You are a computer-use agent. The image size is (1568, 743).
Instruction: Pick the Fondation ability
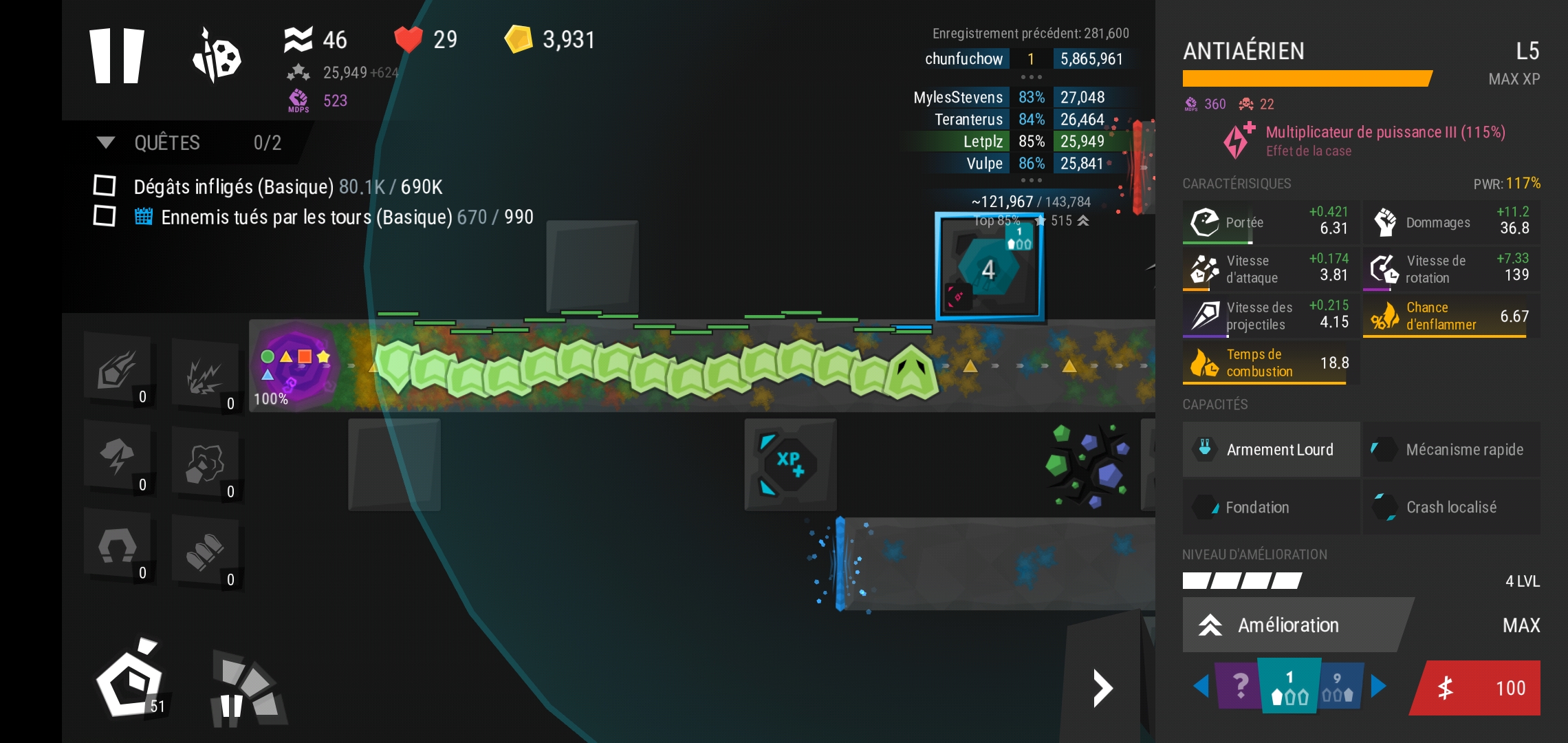[1271, 507]
